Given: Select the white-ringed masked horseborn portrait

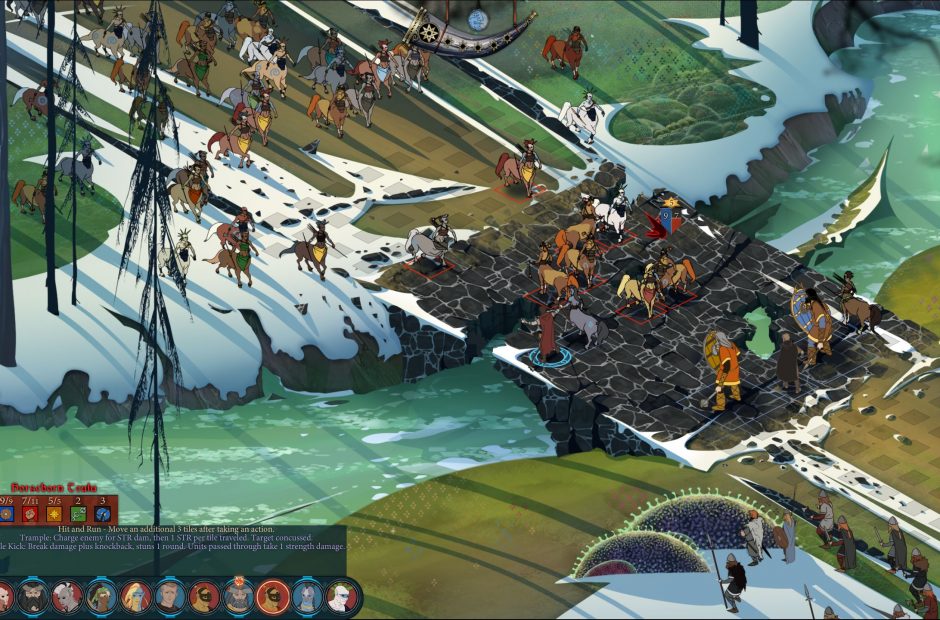Looking at the screenshot, I should pos(273,597).
